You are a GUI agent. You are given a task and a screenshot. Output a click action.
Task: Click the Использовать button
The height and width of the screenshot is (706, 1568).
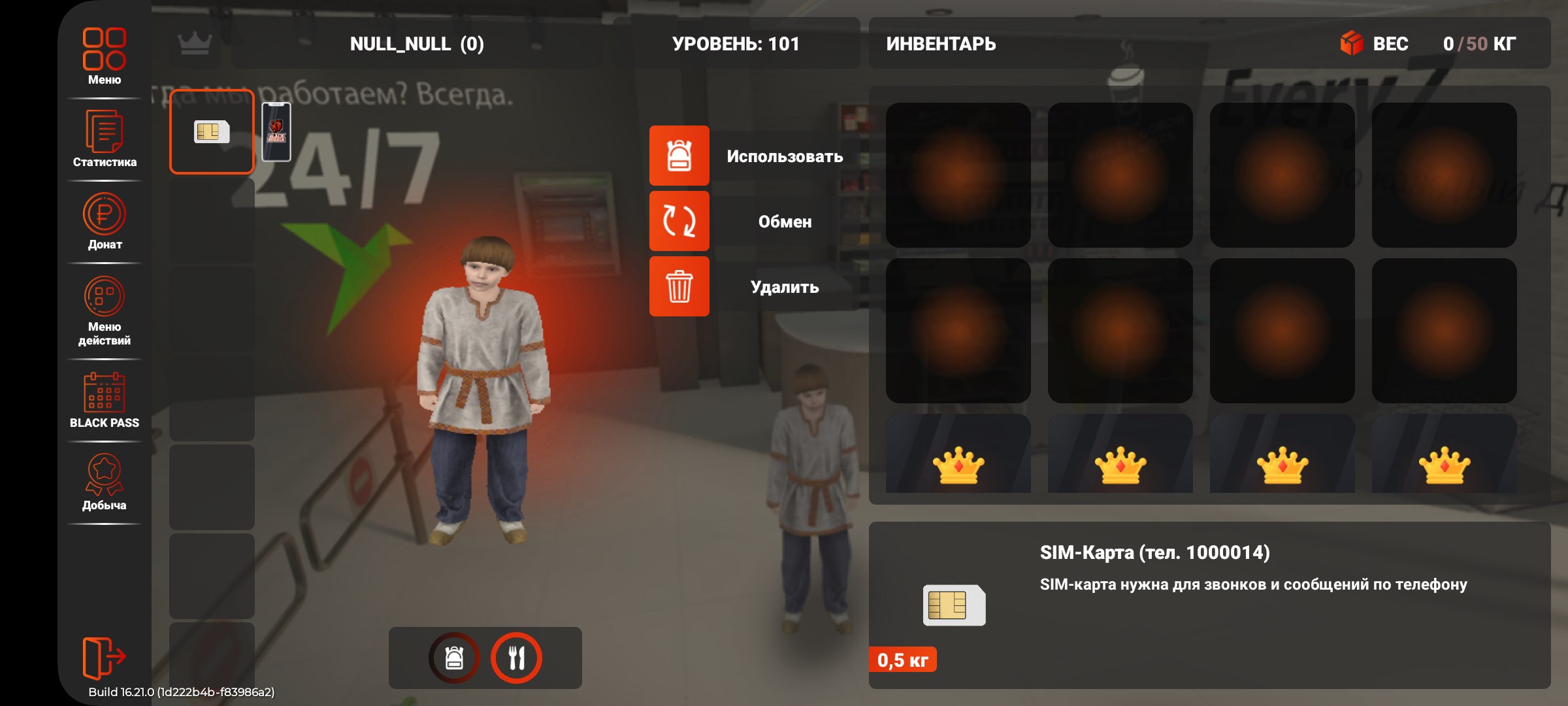(751, 156)
